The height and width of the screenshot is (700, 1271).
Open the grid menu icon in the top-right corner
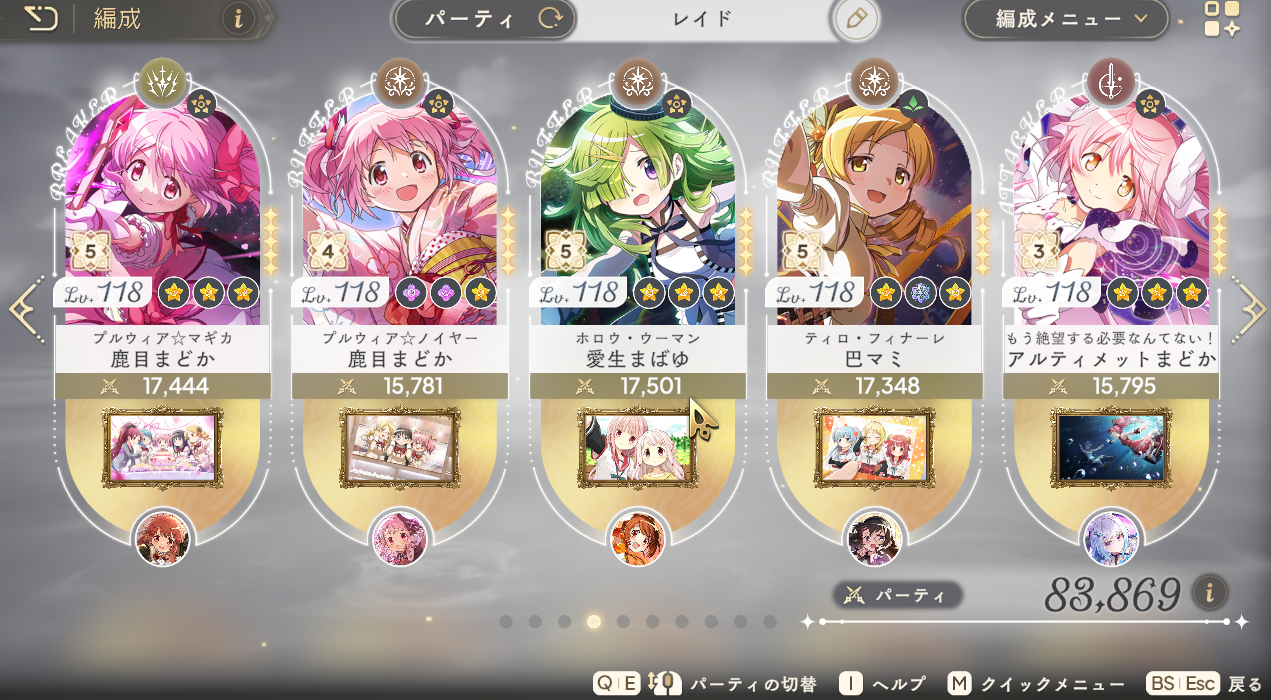[x=1221, y=19]
